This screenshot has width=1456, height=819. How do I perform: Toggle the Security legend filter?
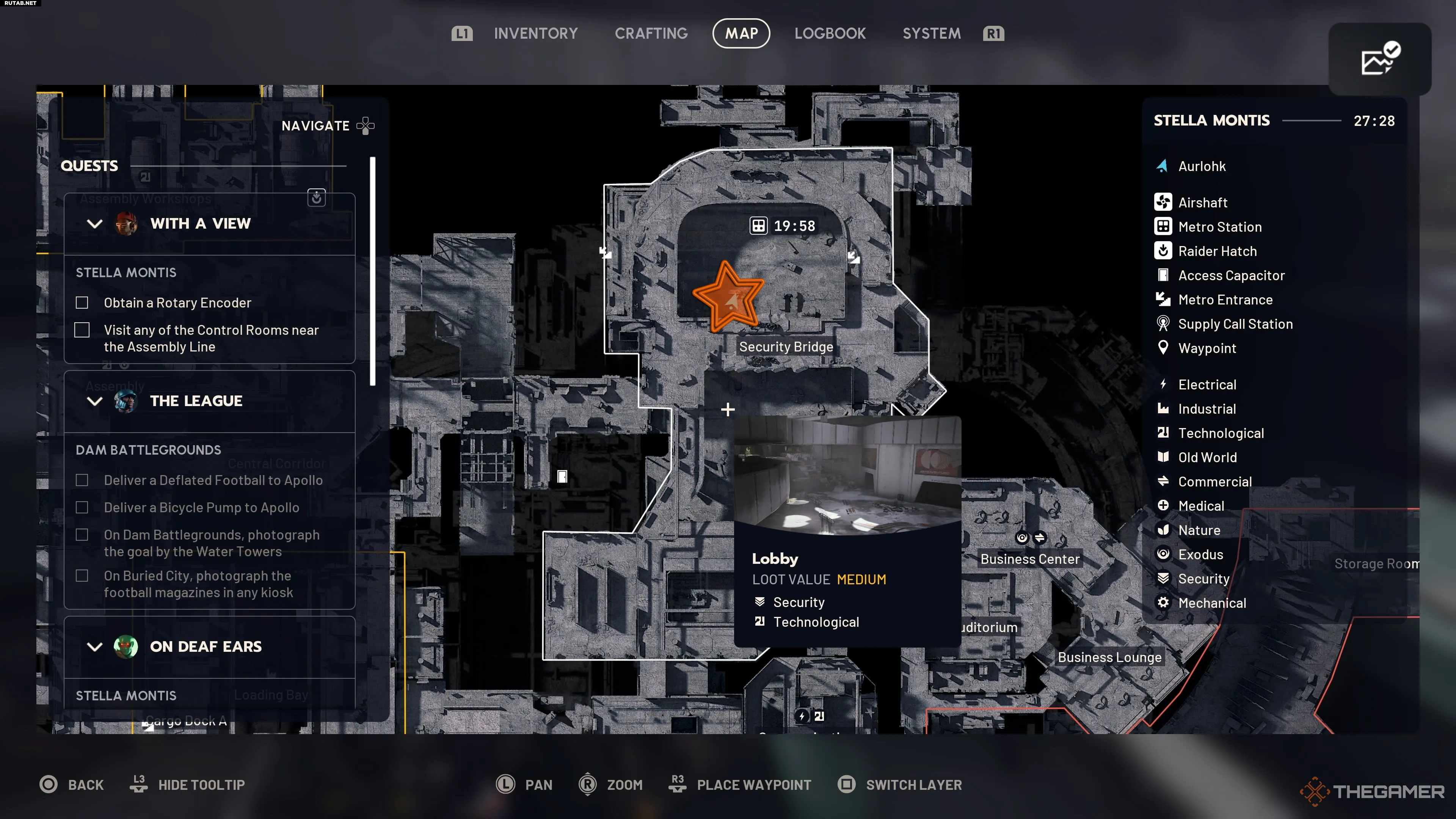[1203, 579]
